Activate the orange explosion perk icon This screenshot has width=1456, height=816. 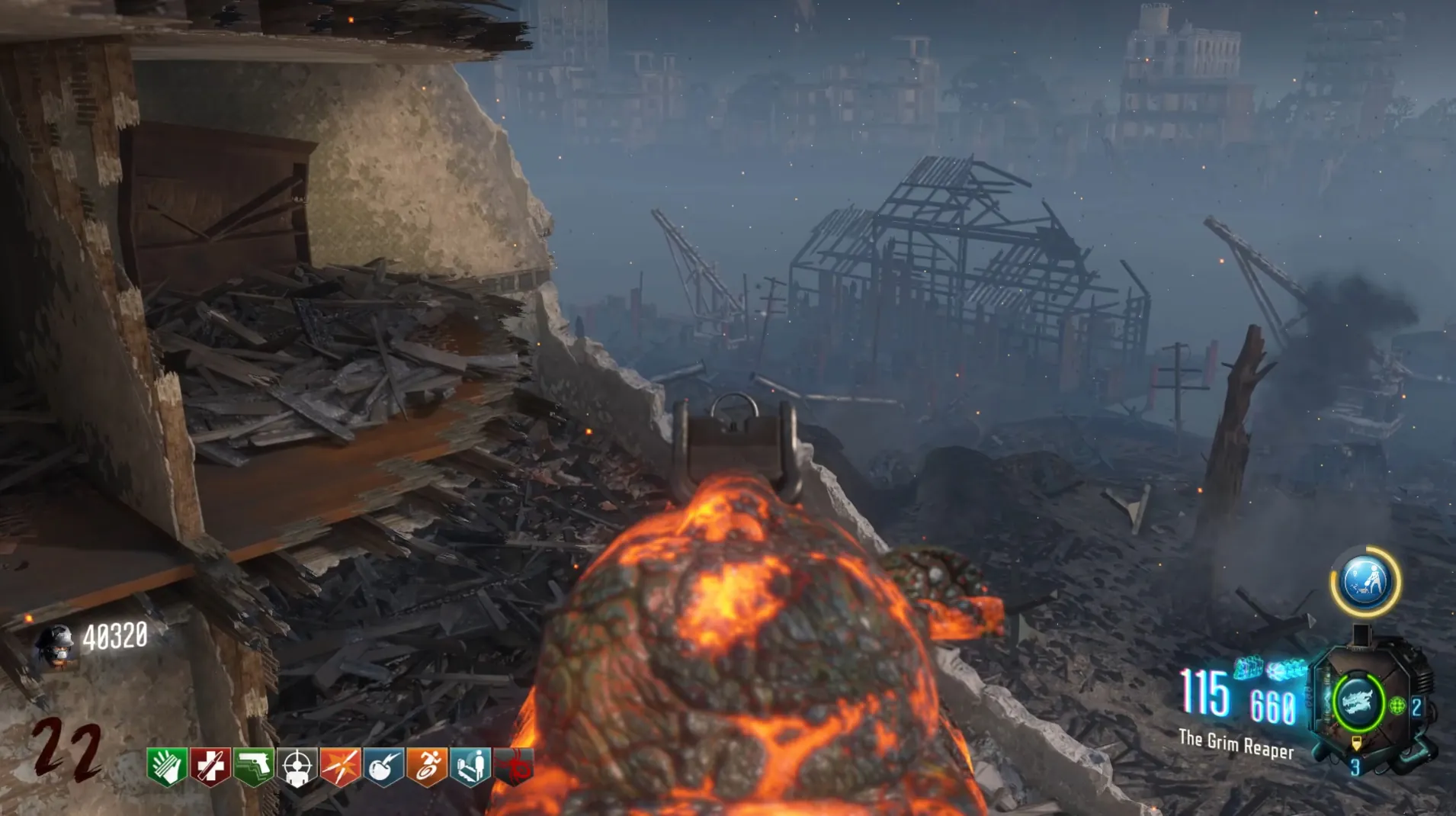pyautogui.click(x=340, y=766)
